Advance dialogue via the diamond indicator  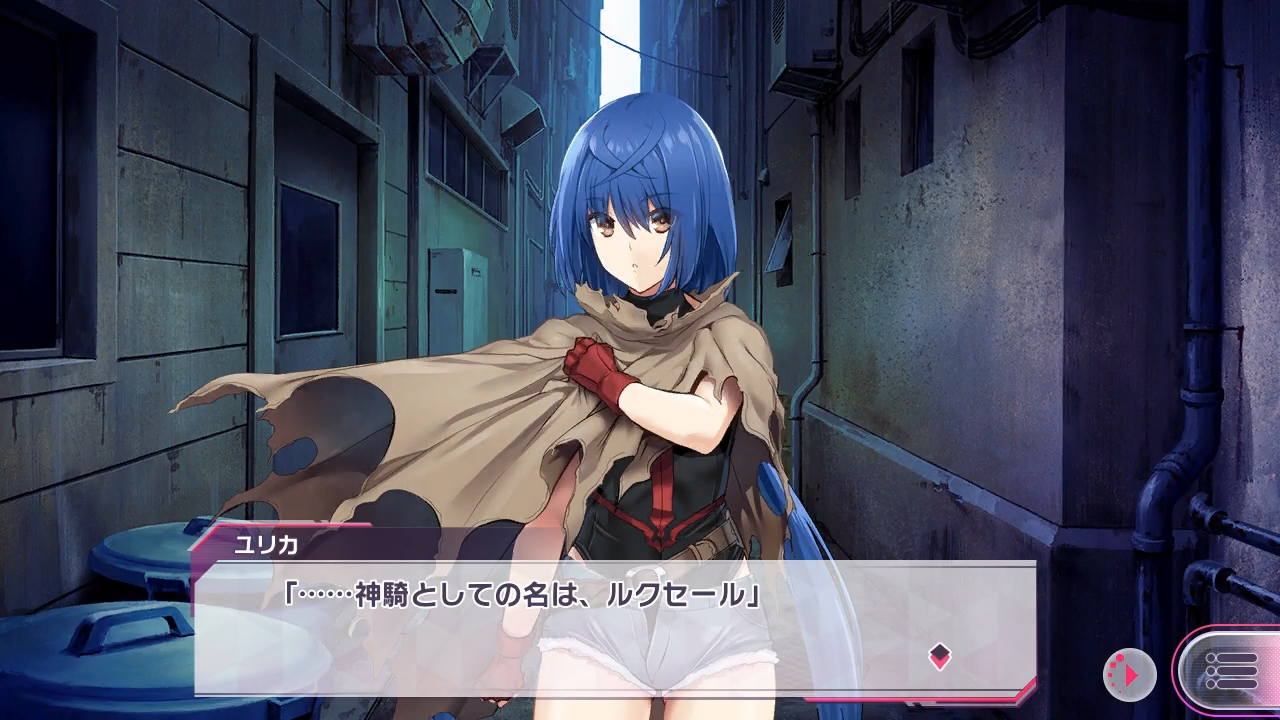click(x=939, y=656)
